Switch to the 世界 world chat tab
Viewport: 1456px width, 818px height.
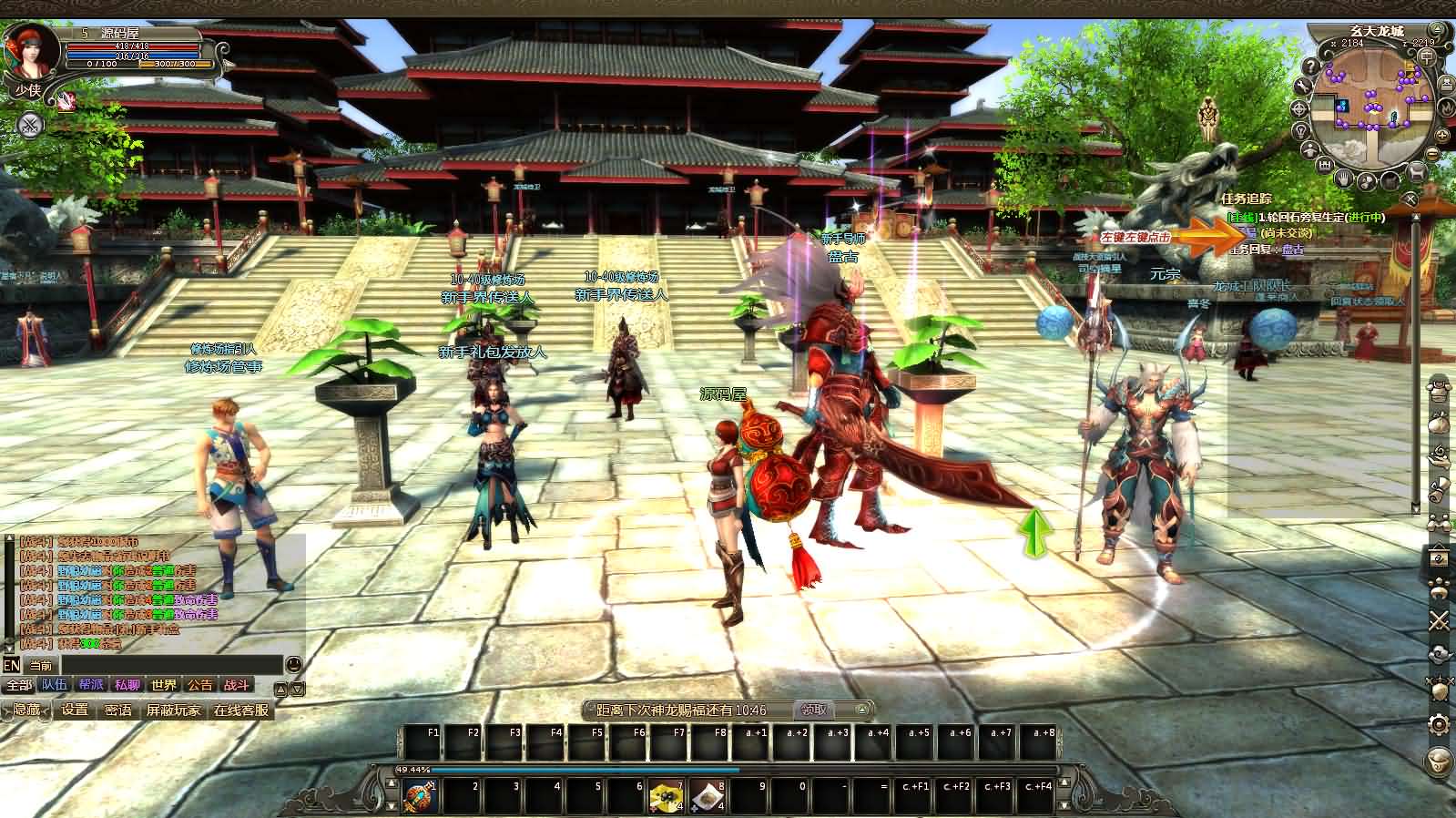[x=163, y=686]
